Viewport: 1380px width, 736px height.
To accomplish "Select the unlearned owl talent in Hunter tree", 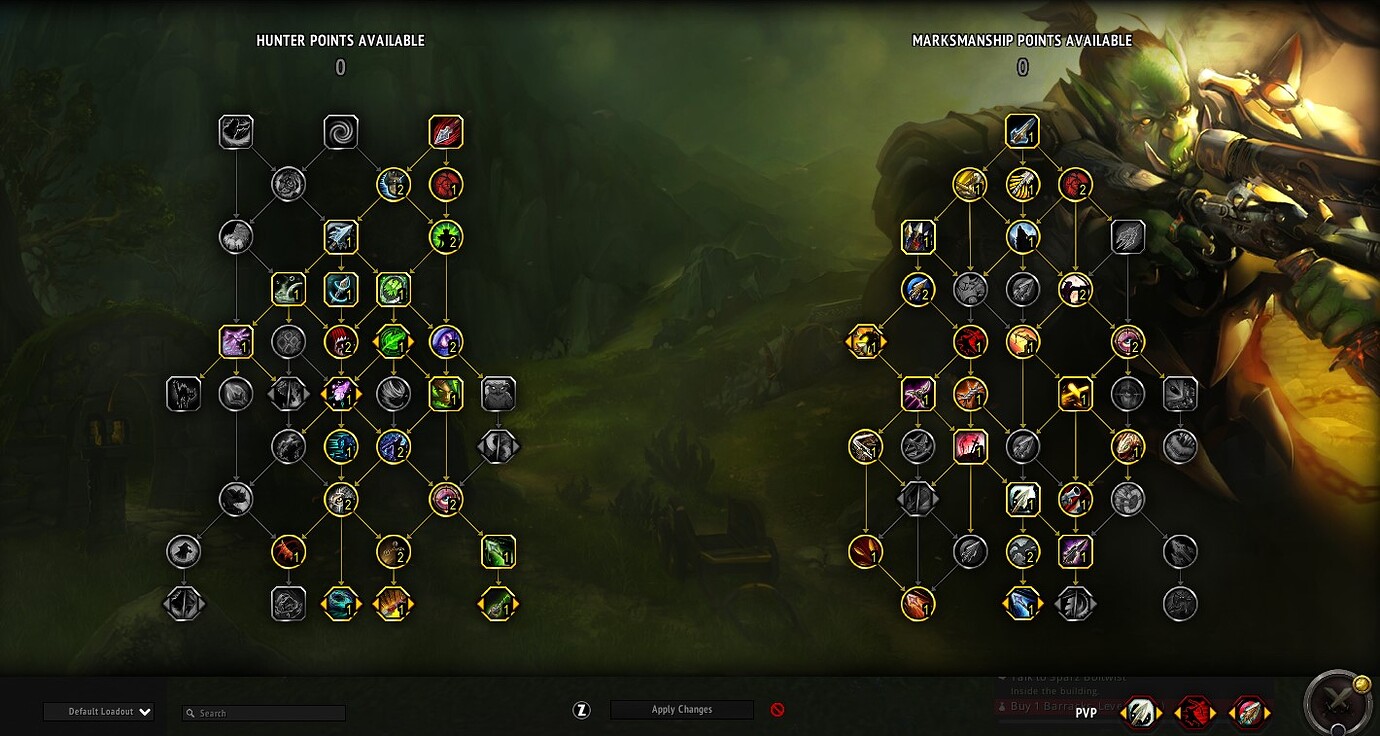I will point(498,394).
